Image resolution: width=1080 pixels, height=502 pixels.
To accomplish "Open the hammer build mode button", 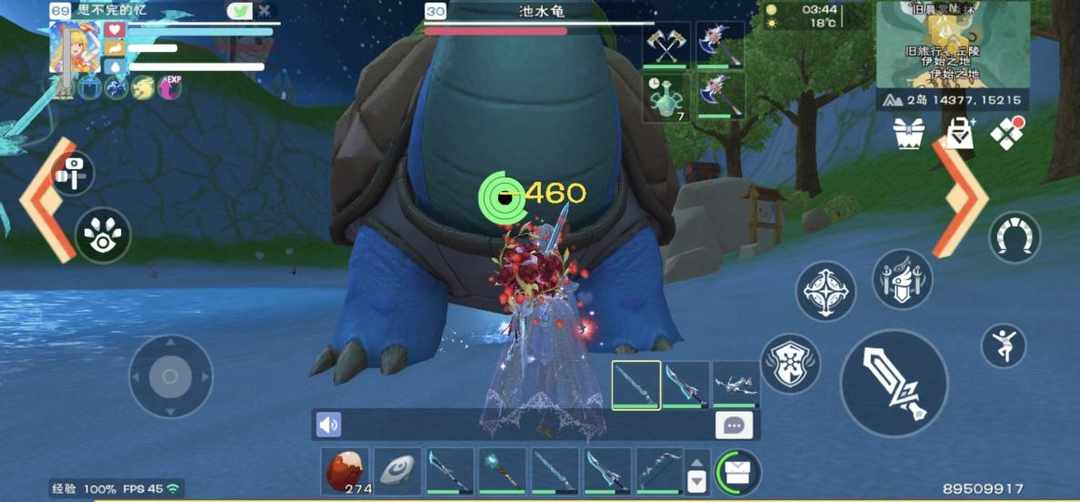I will 73,173.
